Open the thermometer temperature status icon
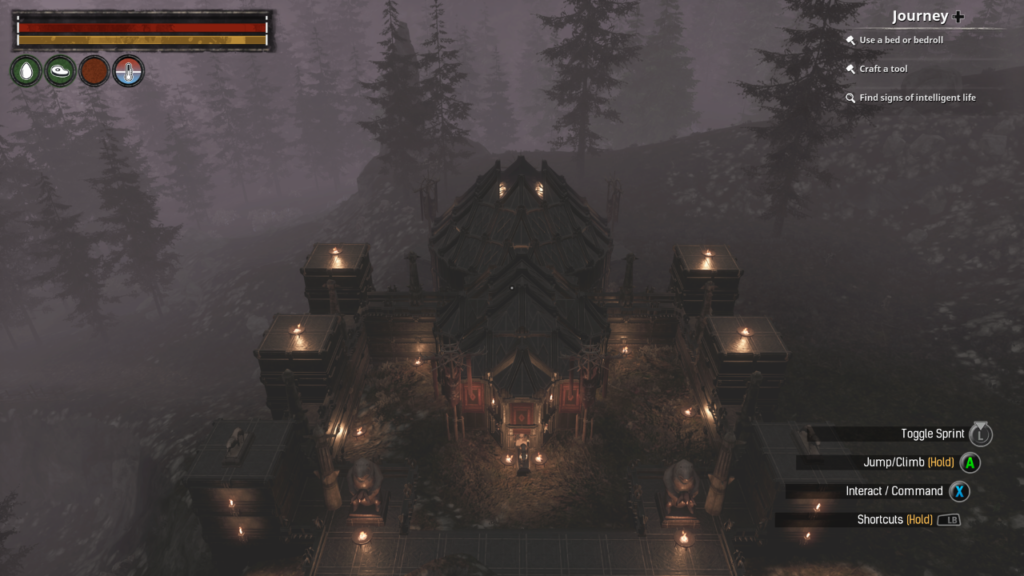Image resolution: width=1024 pixels, height=576 pixels. click(x=128, y=71)
